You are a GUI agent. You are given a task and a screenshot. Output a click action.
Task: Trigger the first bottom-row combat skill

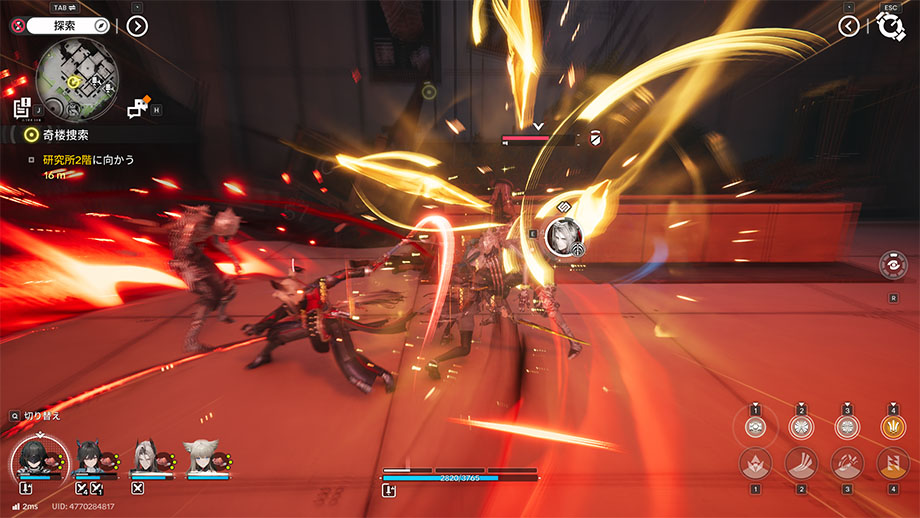coord(755,463)
